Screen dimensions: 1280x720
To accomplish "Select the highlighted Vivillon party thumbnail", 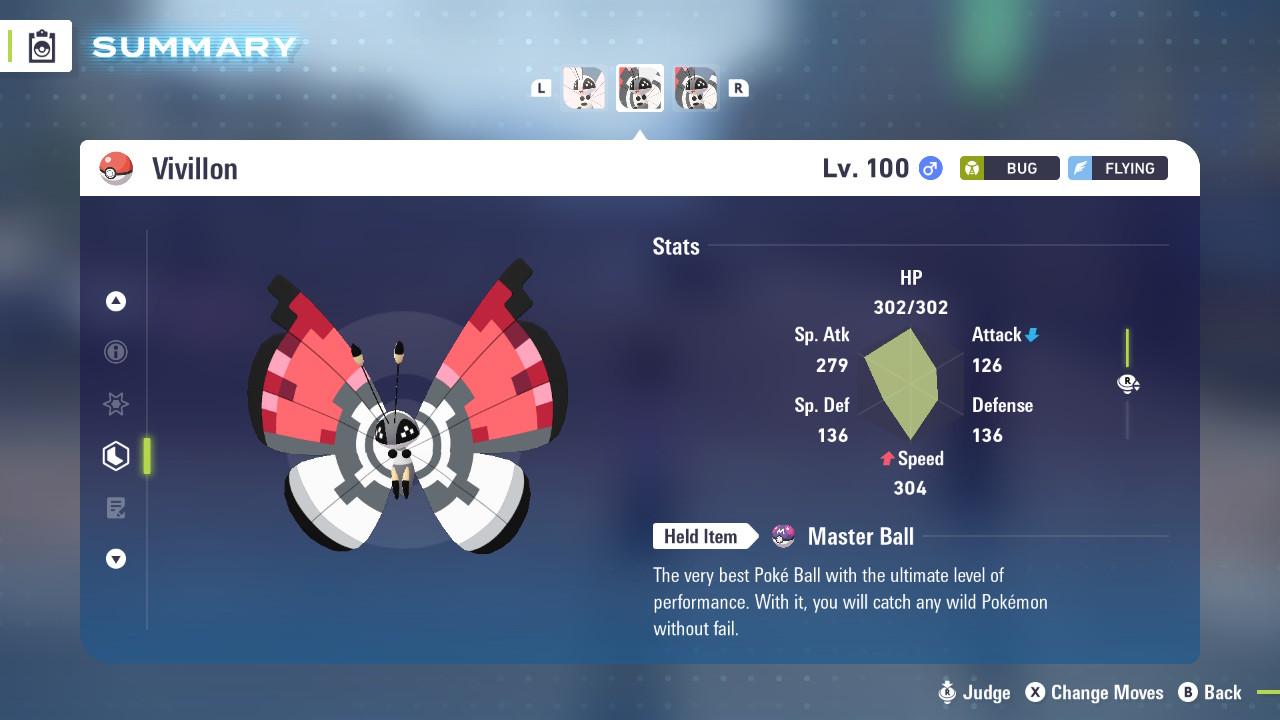I will pos(640,88).
